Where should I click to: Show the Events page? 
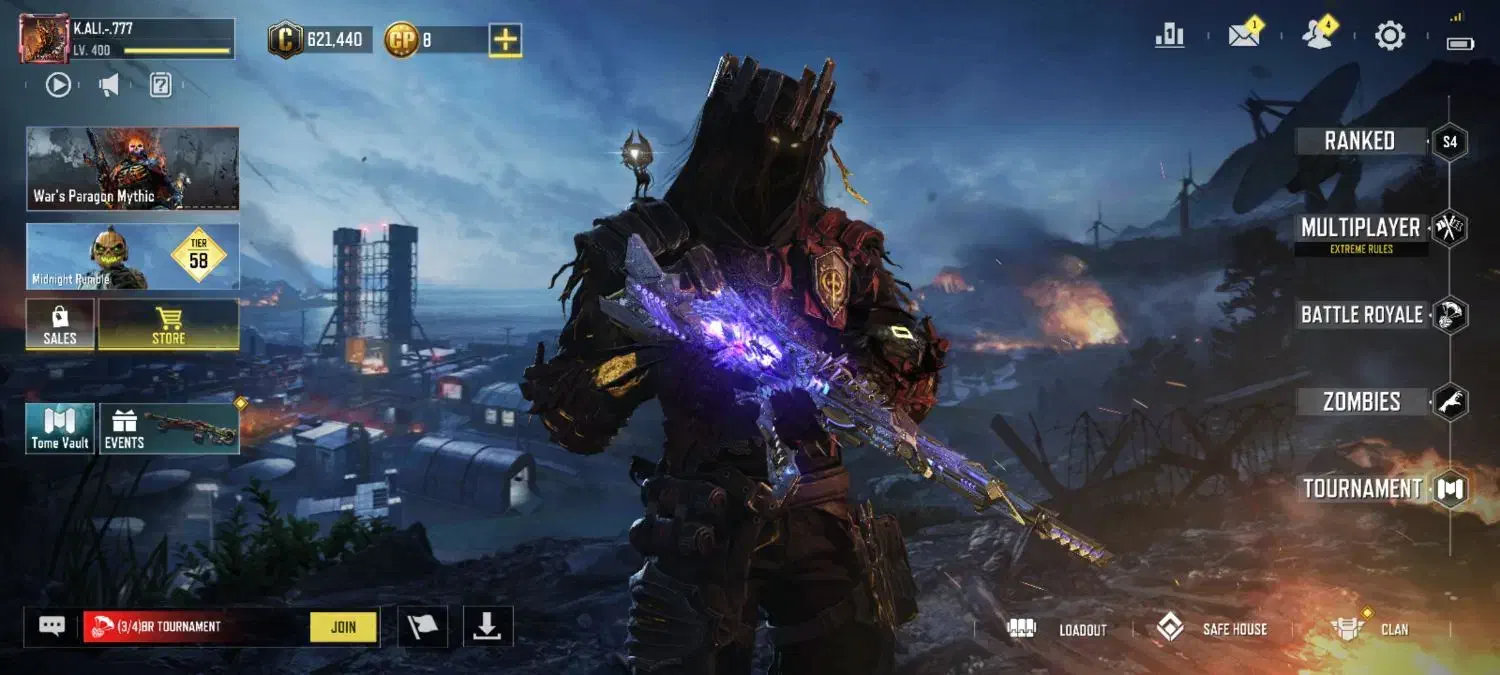(168, 429)
